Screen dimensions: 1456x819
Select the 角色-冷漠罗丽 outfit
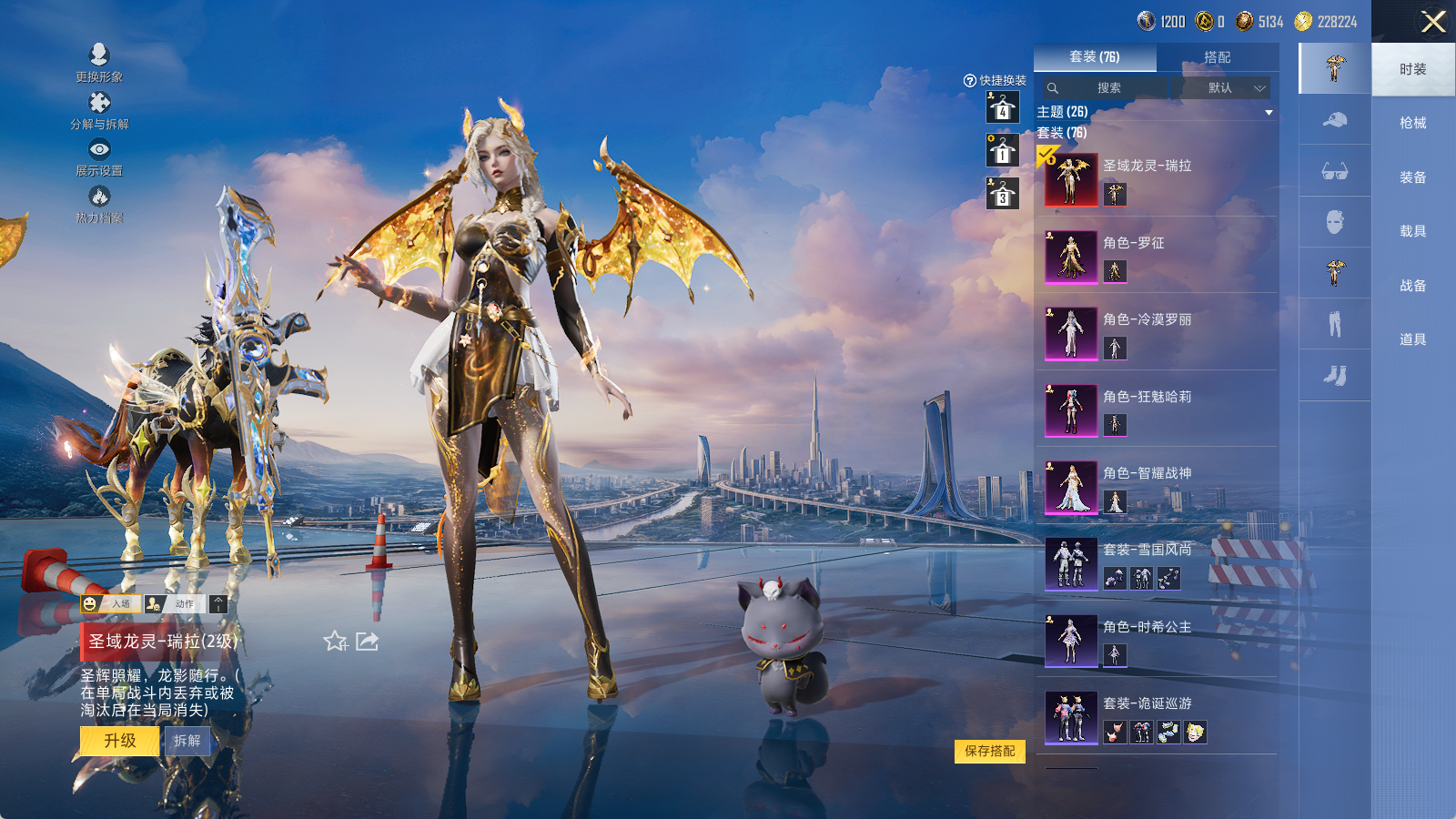(1156, 332)
